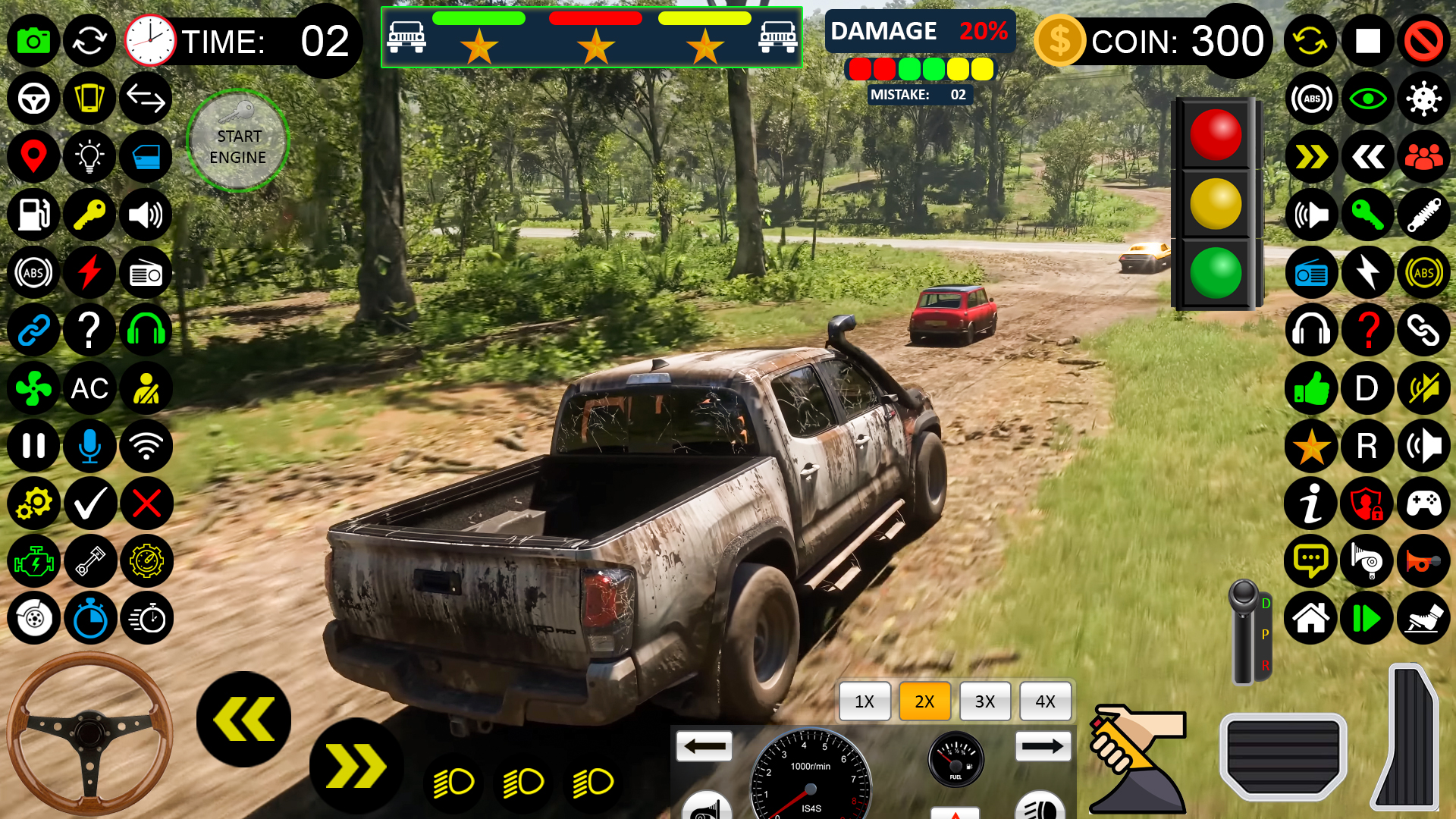The height and width of the screenshot is (819, 1456).
Task: Open the info icon on the right side
Action: 1311,503
